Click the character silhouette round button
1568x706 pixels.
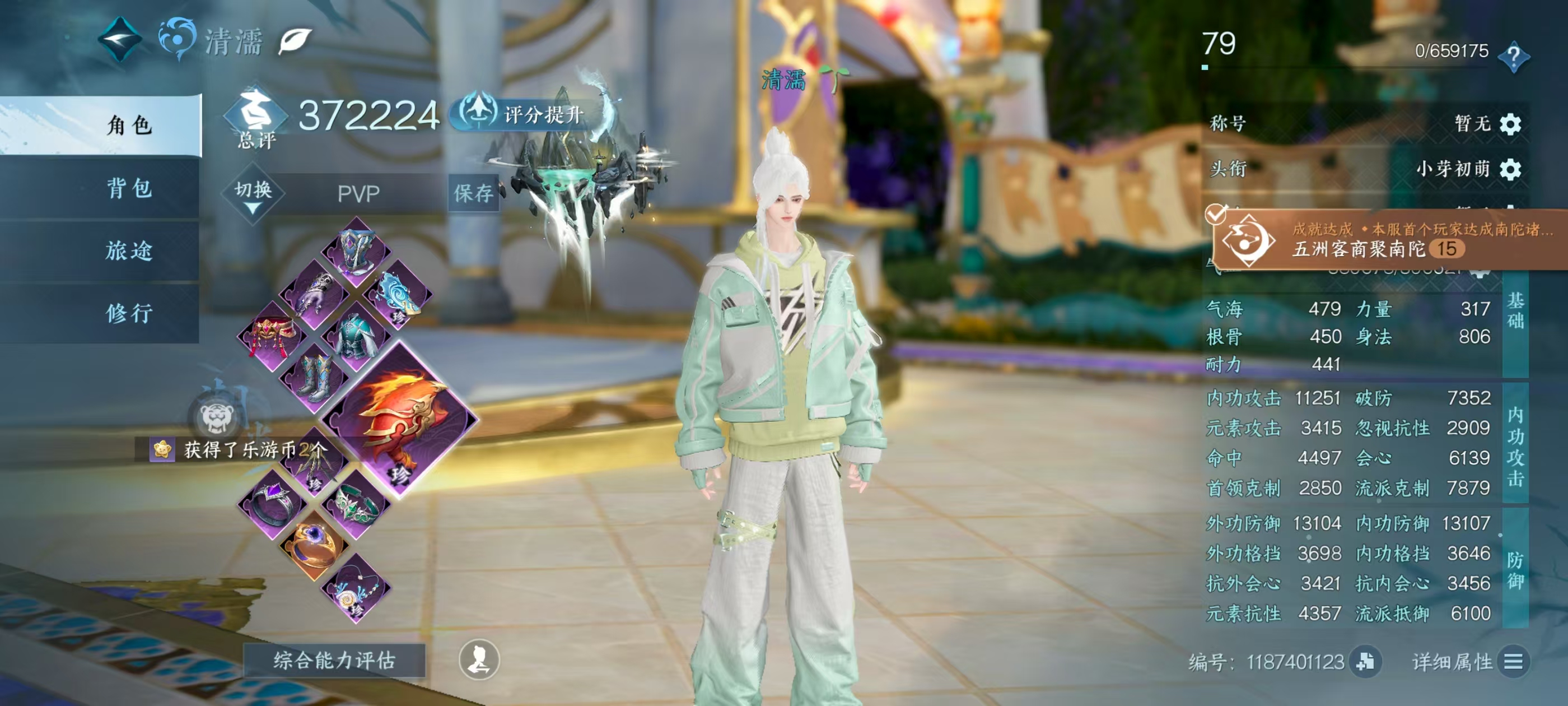coord(479,659)
